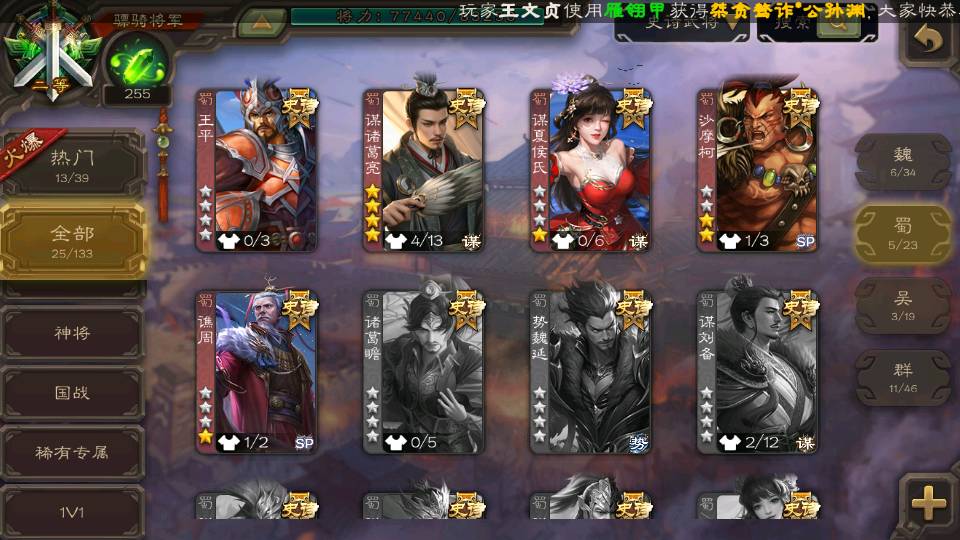Filter generals by 蜀 faction
Image resolution: width=960 pixels, height=540 pixels.
coord(903,232)
